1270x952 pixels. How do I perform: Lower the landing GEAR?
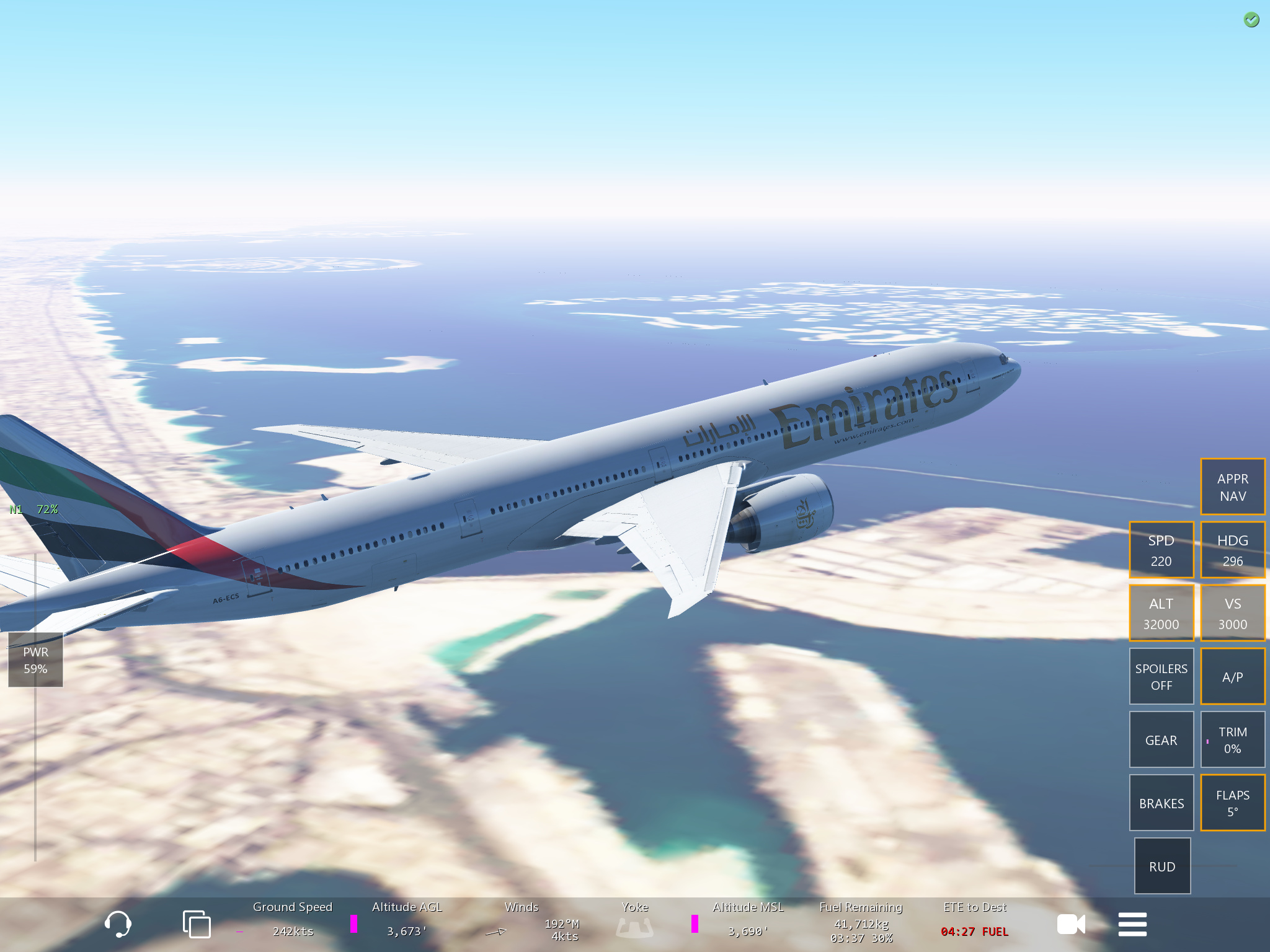point(1161,740)
